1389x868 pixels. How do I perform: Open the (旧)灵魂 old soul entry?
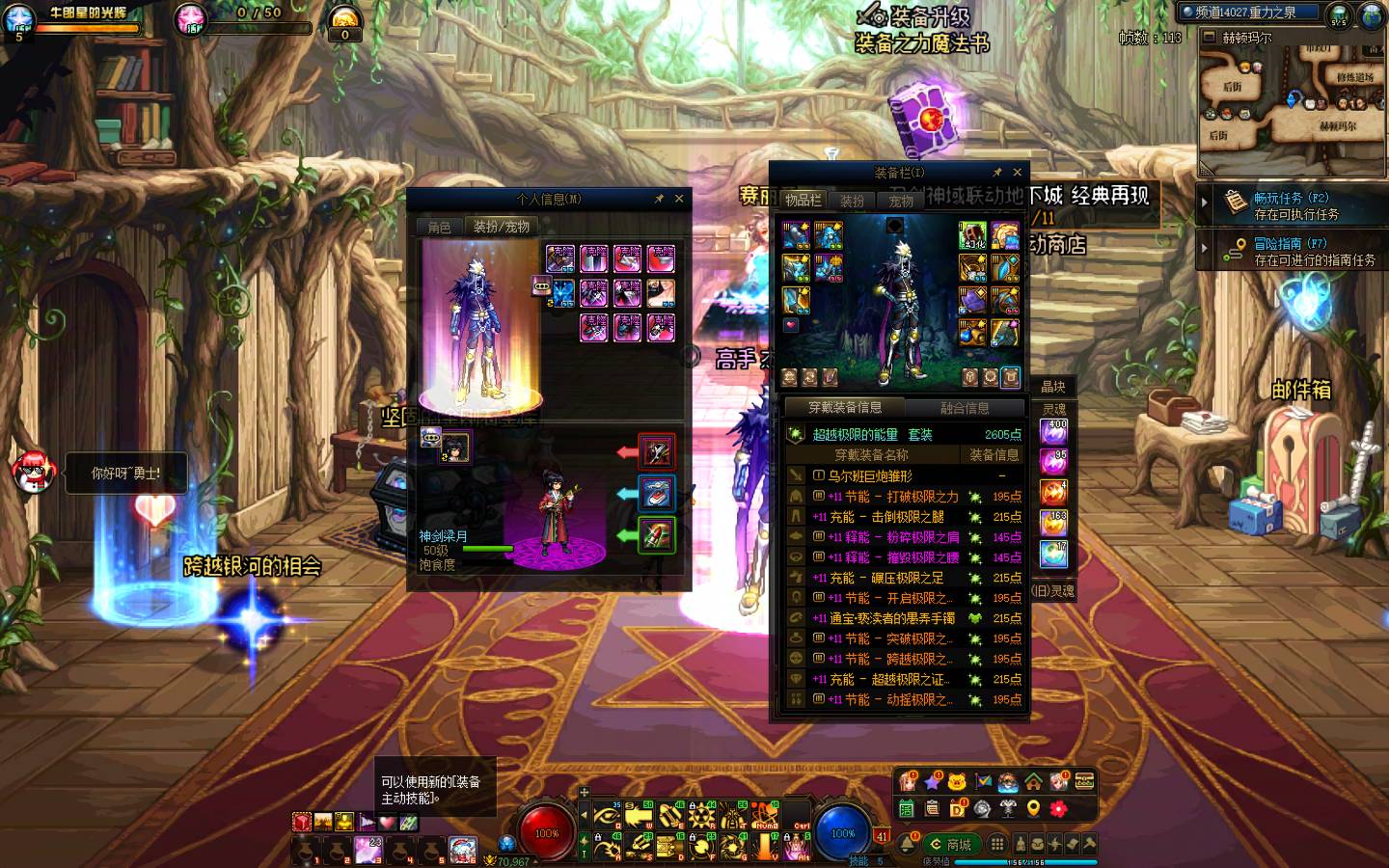1052,590
